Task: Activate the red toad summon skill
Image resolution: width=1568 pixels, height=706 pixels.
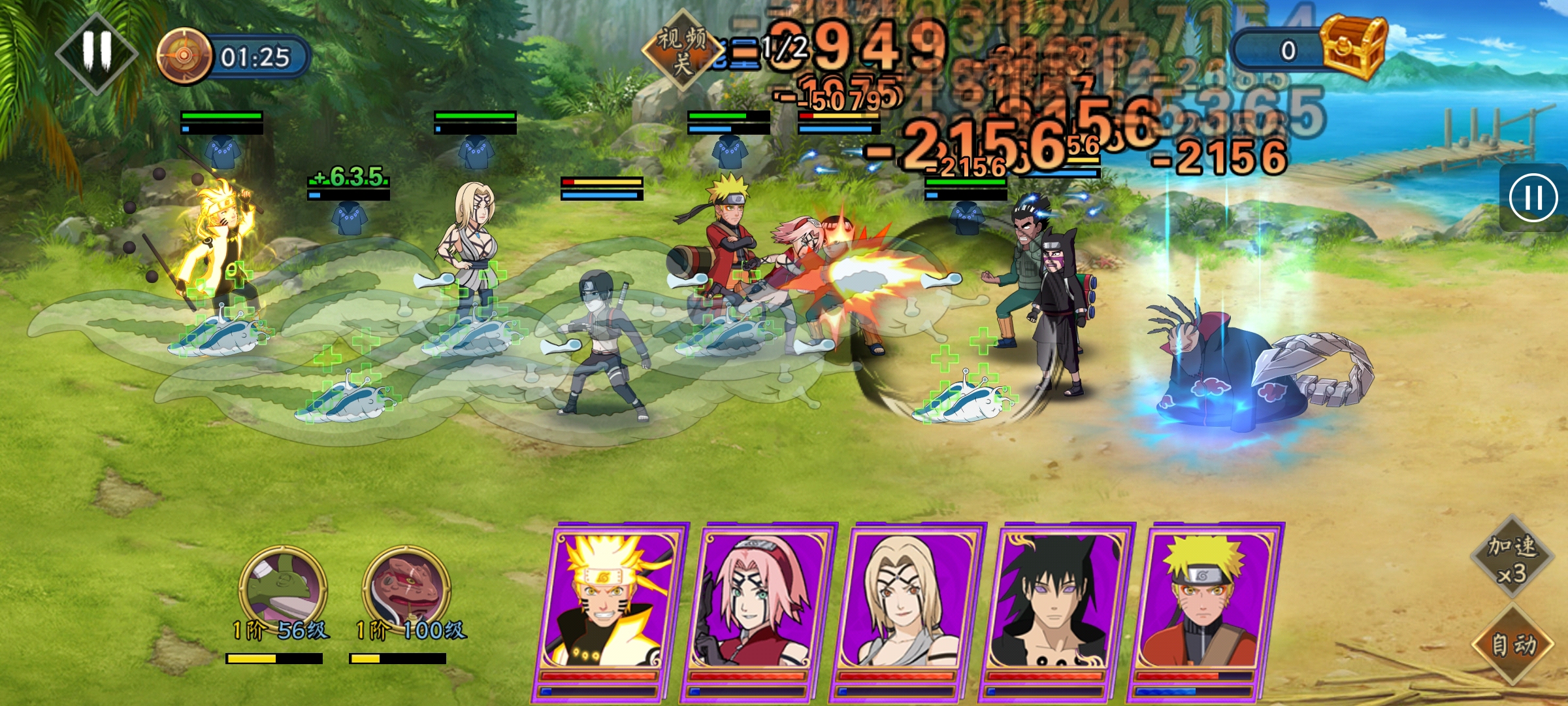Action: 406,588
